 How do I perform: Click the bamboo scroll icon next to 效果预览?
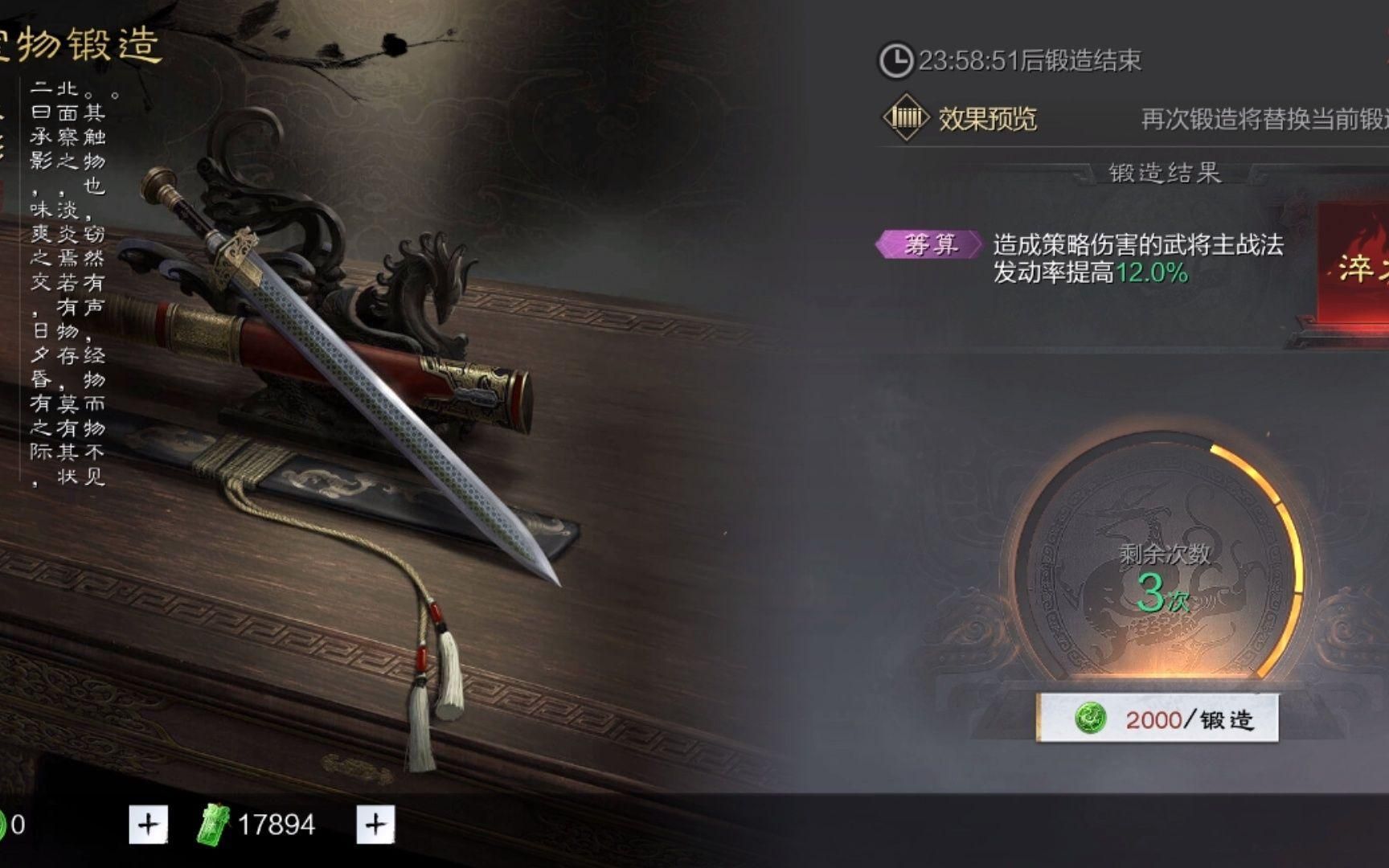coord(904,117)
